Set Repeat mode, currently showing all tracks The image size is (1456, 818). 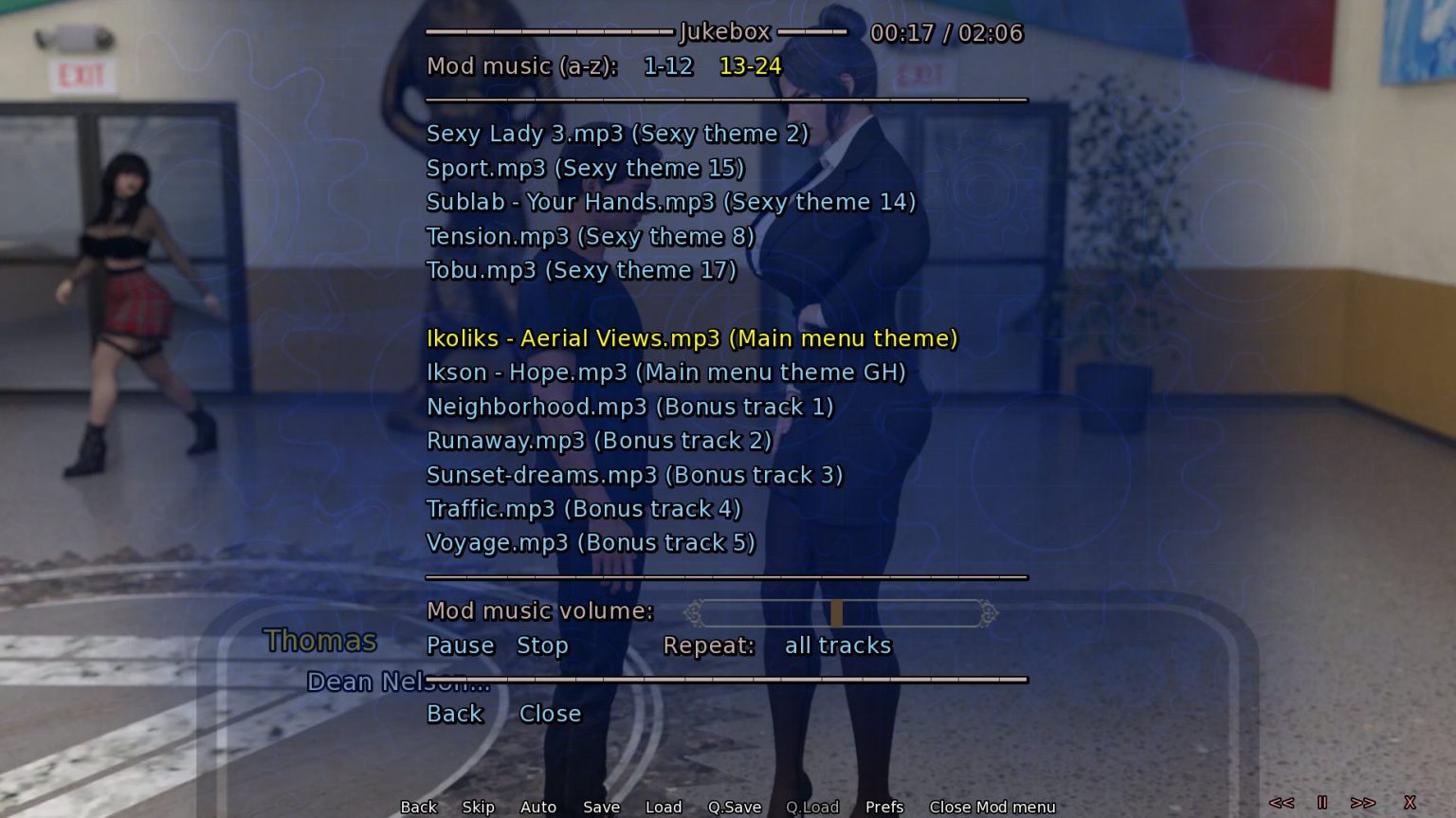coord(838,645)
